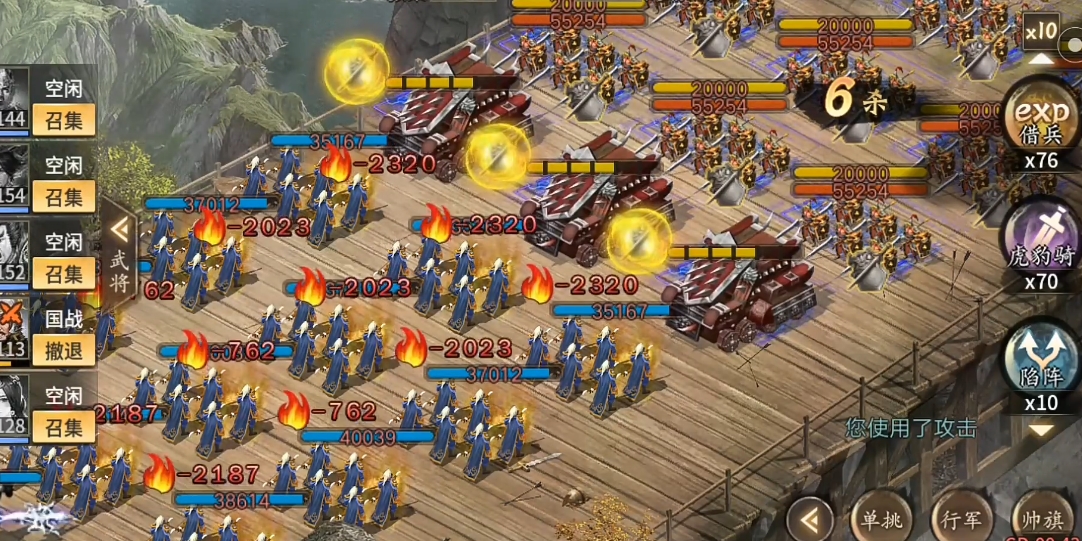Select the level 144 general portrait
The width and height of the screenshot is (1082, 541).
[14, 98]
